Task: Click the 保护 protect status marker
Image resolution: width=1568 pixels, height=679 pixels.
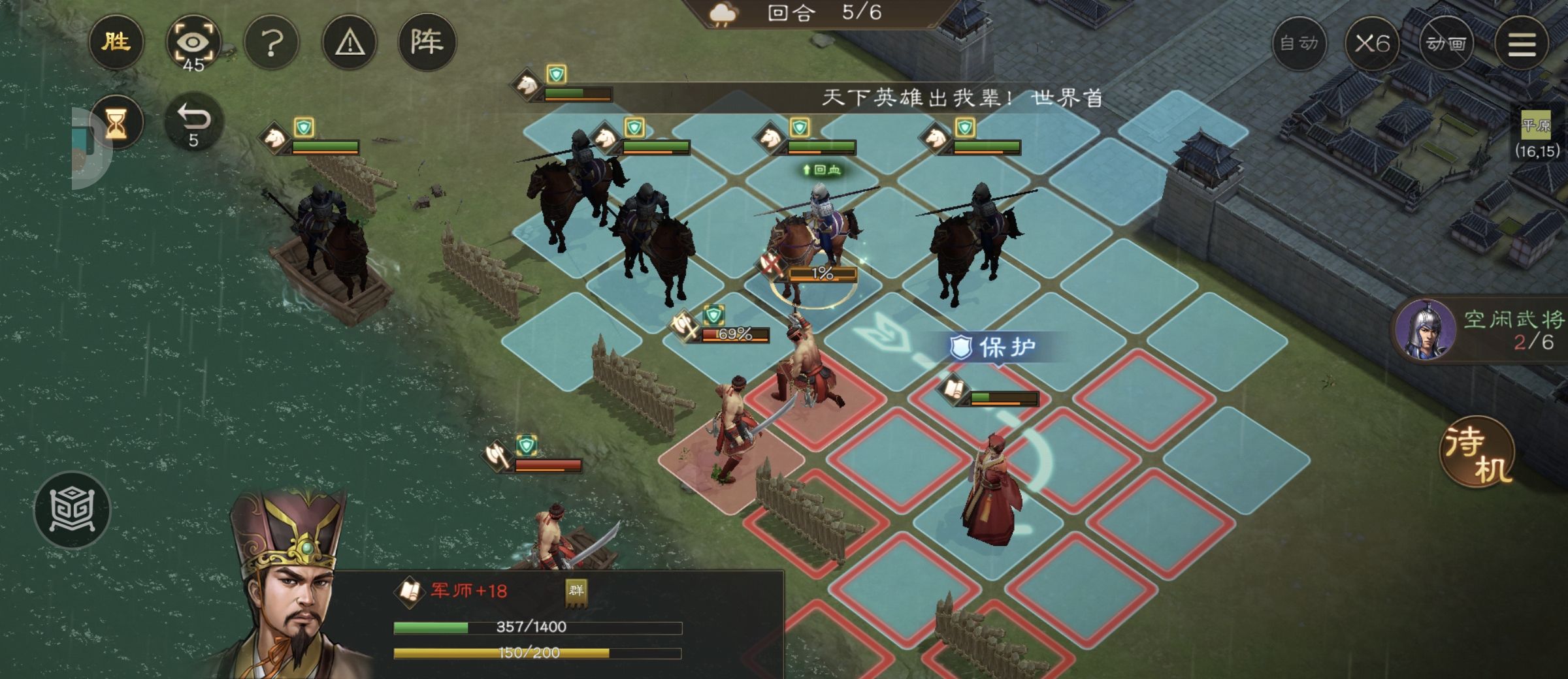Action: coord(992,348)
